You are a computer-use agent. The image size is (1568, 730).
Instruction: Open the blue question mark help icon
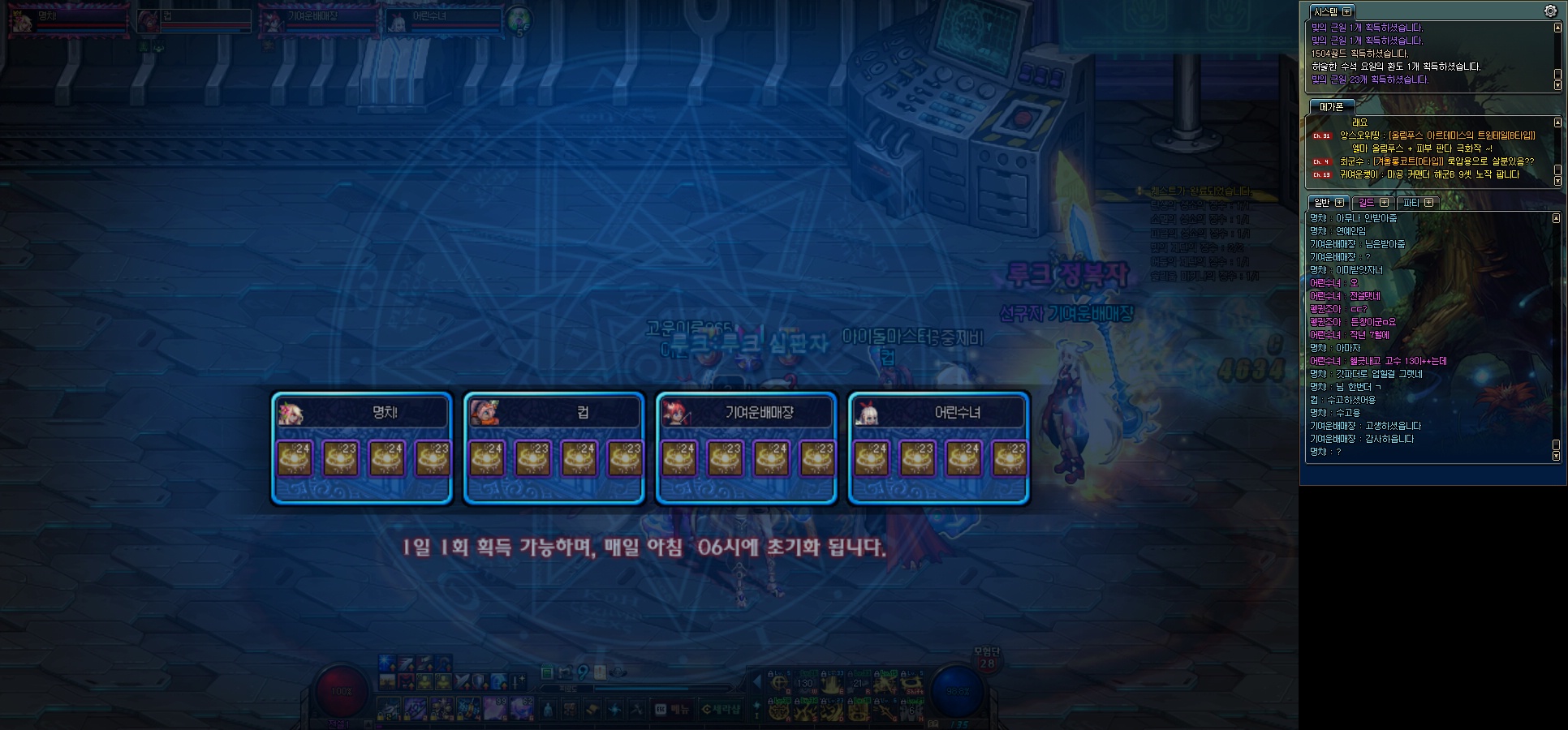click(x=583, y=672)
